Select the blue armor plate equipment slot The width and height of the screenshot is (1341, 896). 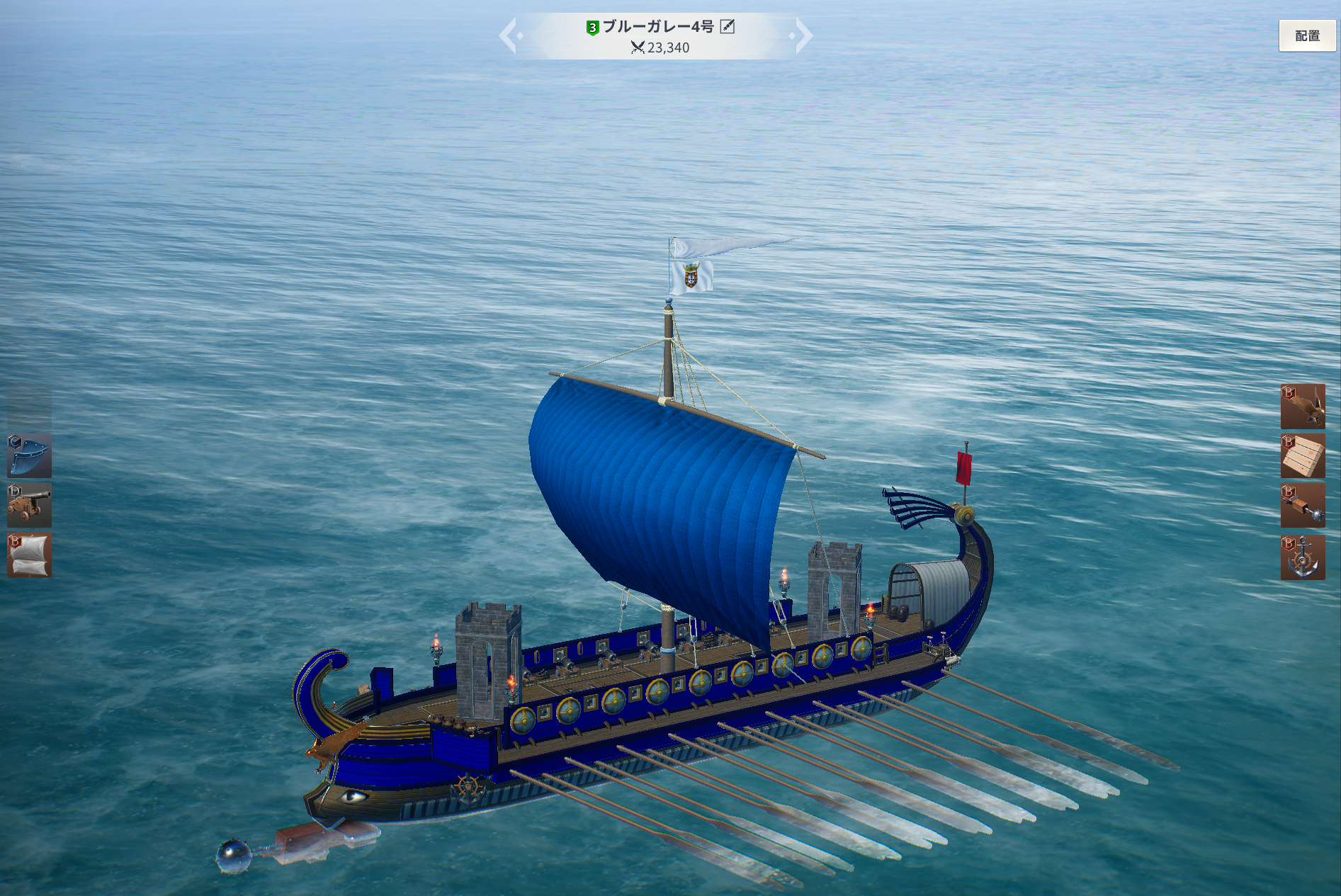(29, 455)
